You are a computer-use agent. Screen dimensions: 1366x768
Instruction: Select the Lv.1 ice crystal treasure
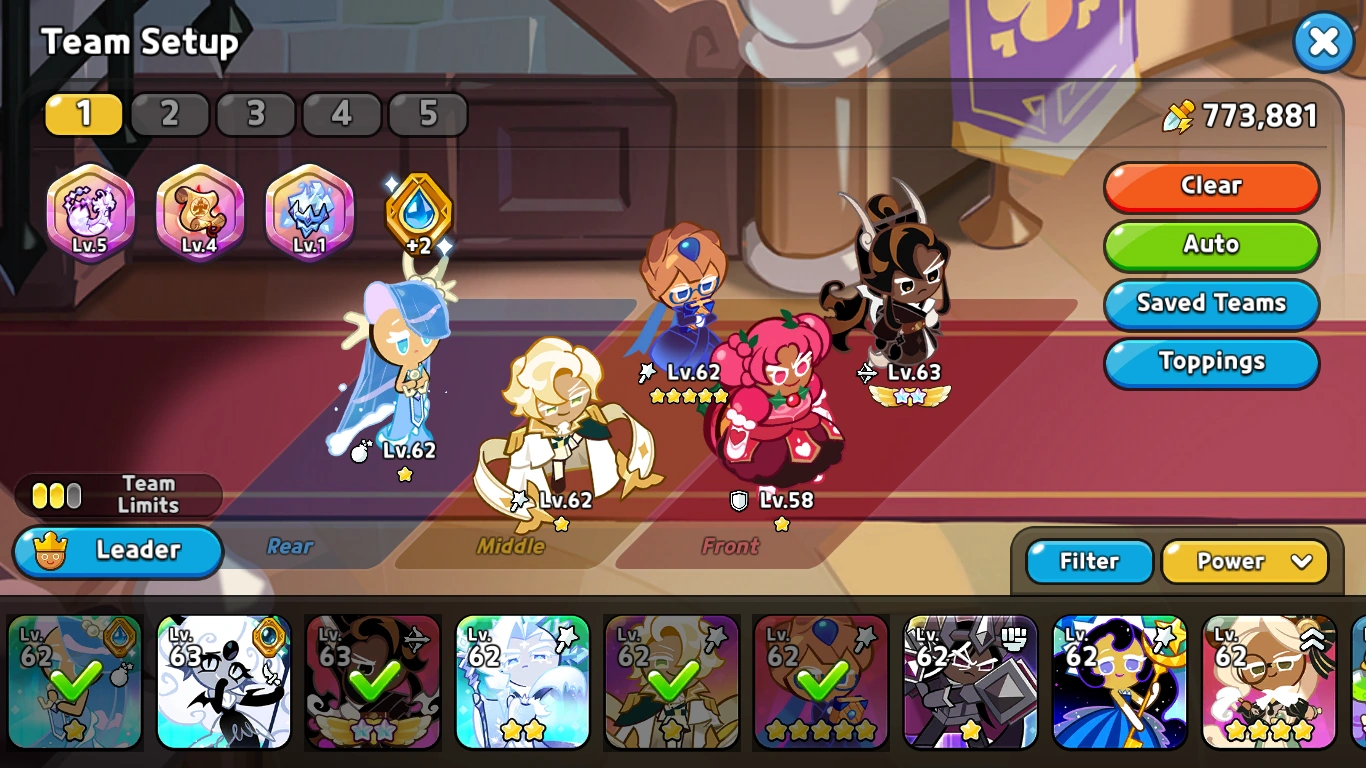click(x=309, y=212)
